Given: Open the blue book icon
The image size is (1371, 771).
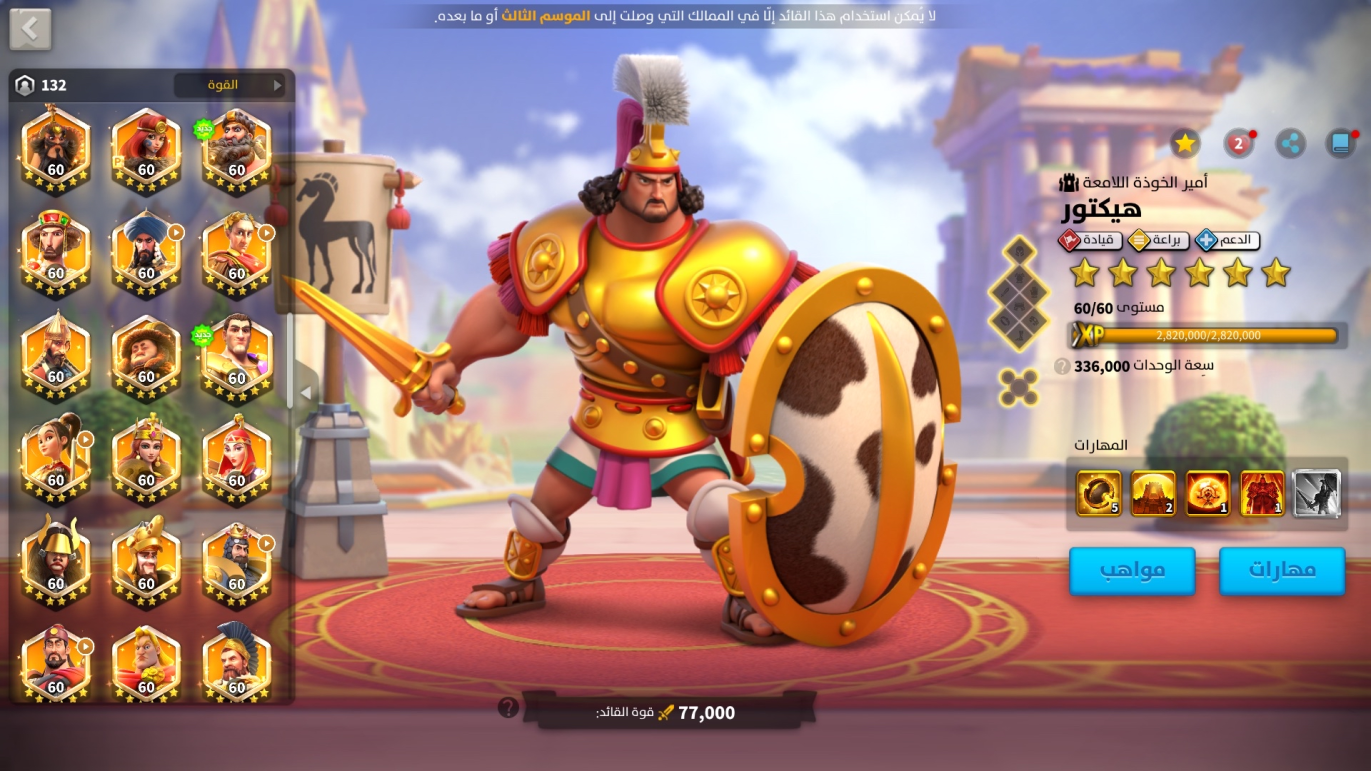Looking at the screenshot, I should [1340, 144].
